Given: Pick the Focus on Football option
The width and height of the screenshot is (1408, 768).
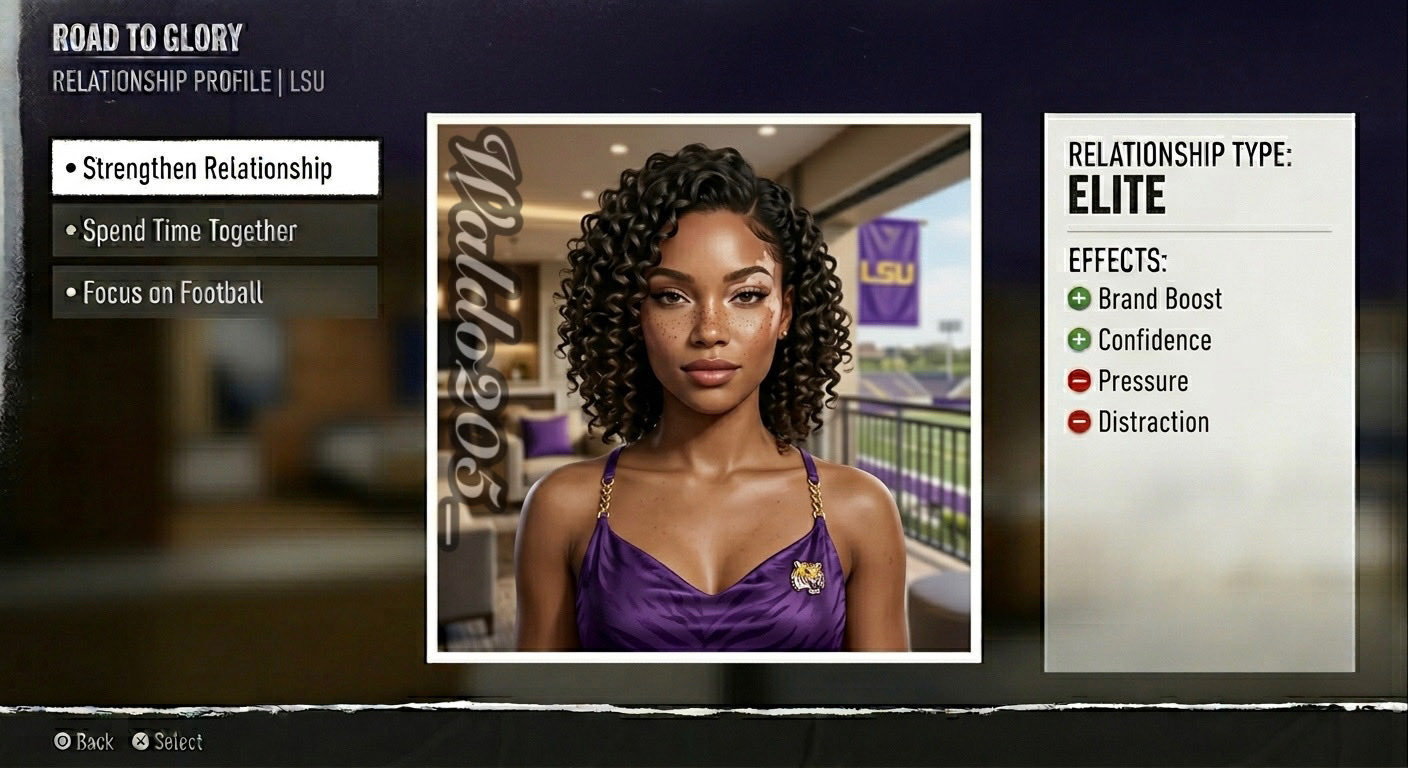Looking at the screenshot, I should point(215,292).
